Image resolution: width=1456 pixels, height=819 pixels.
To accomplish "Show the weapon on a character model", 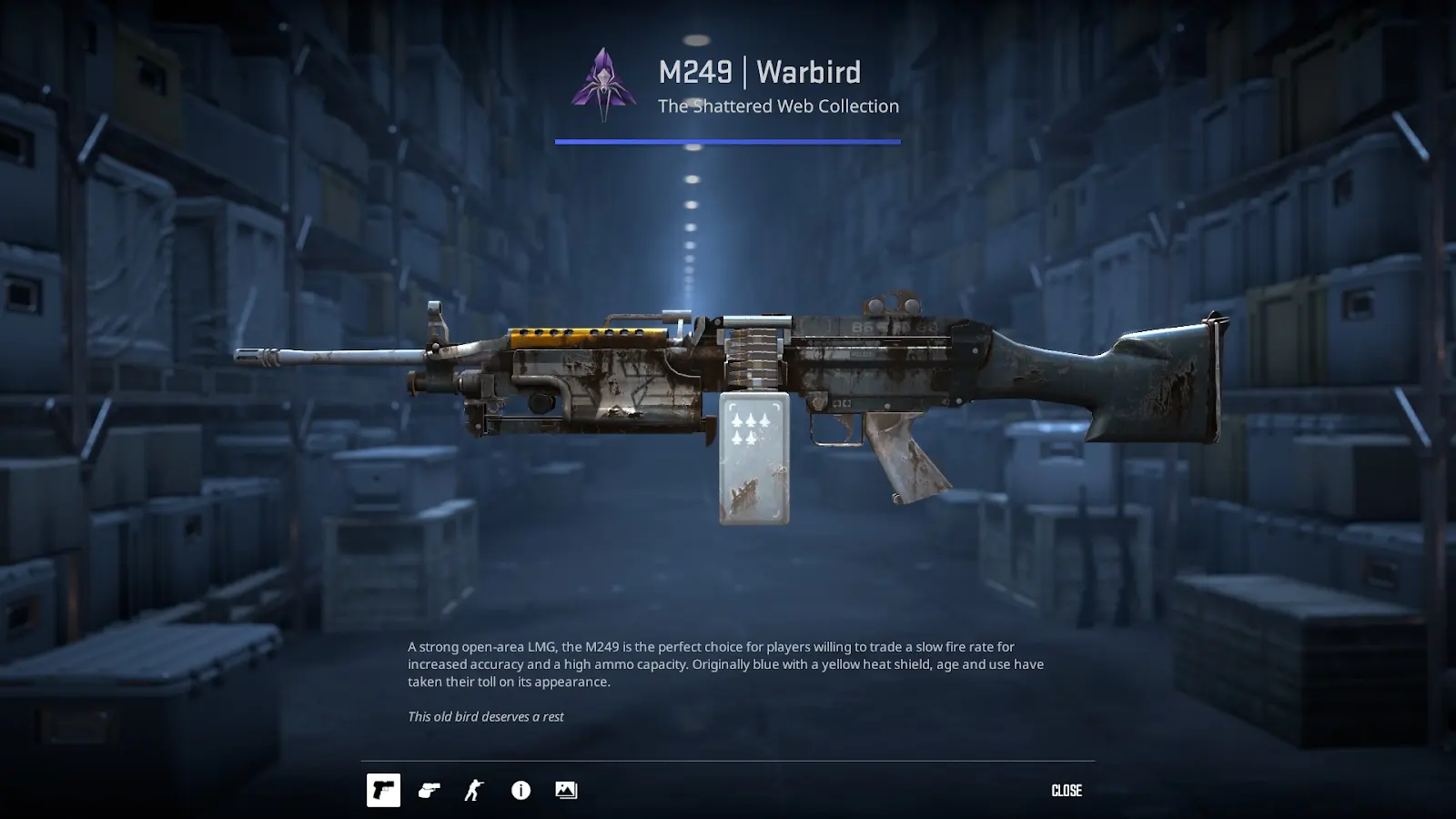I will point(474,790).
